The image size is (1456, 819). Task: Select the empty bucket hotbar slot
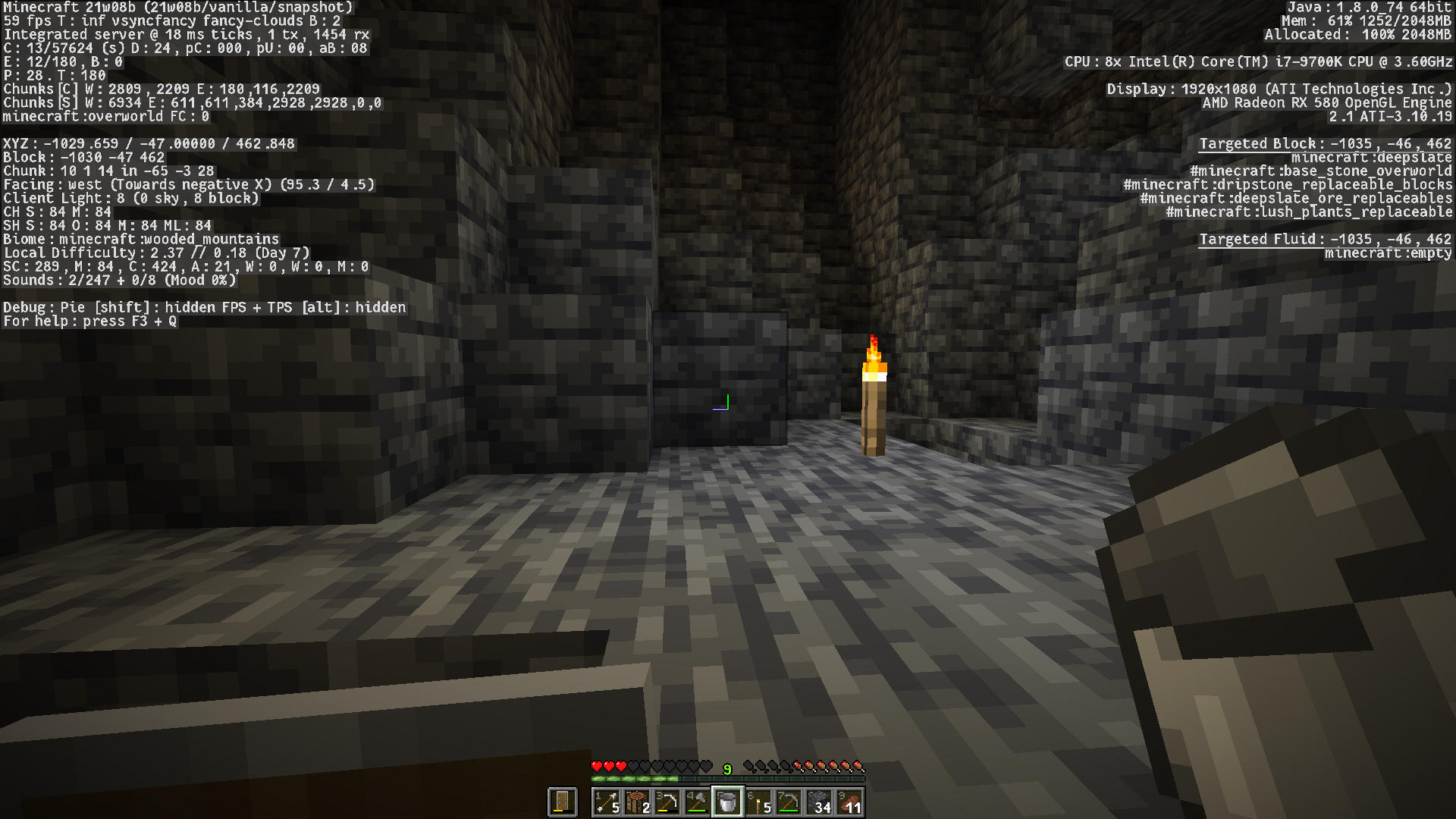point(728,802)
